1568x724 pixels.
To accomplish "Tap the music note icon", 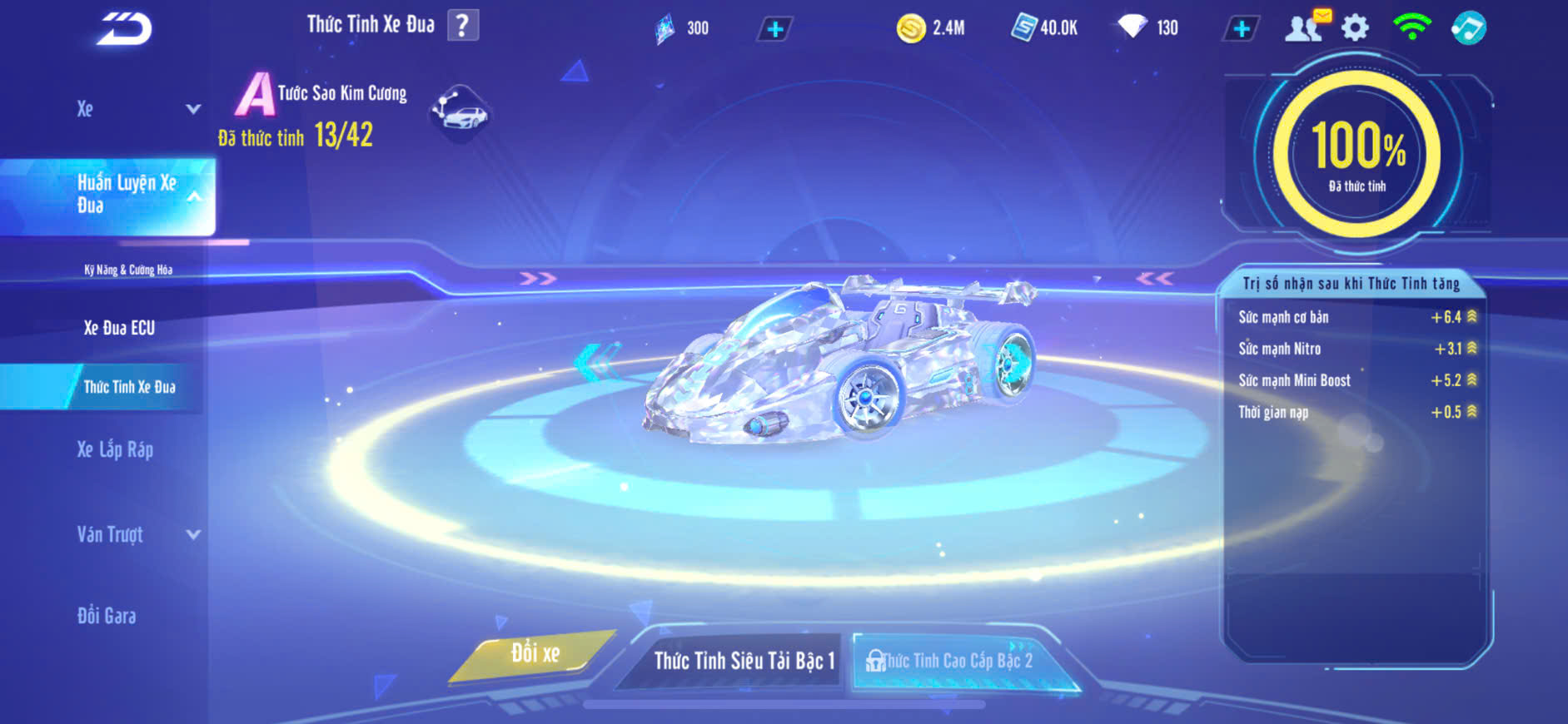I will (x=1468, y=28).
